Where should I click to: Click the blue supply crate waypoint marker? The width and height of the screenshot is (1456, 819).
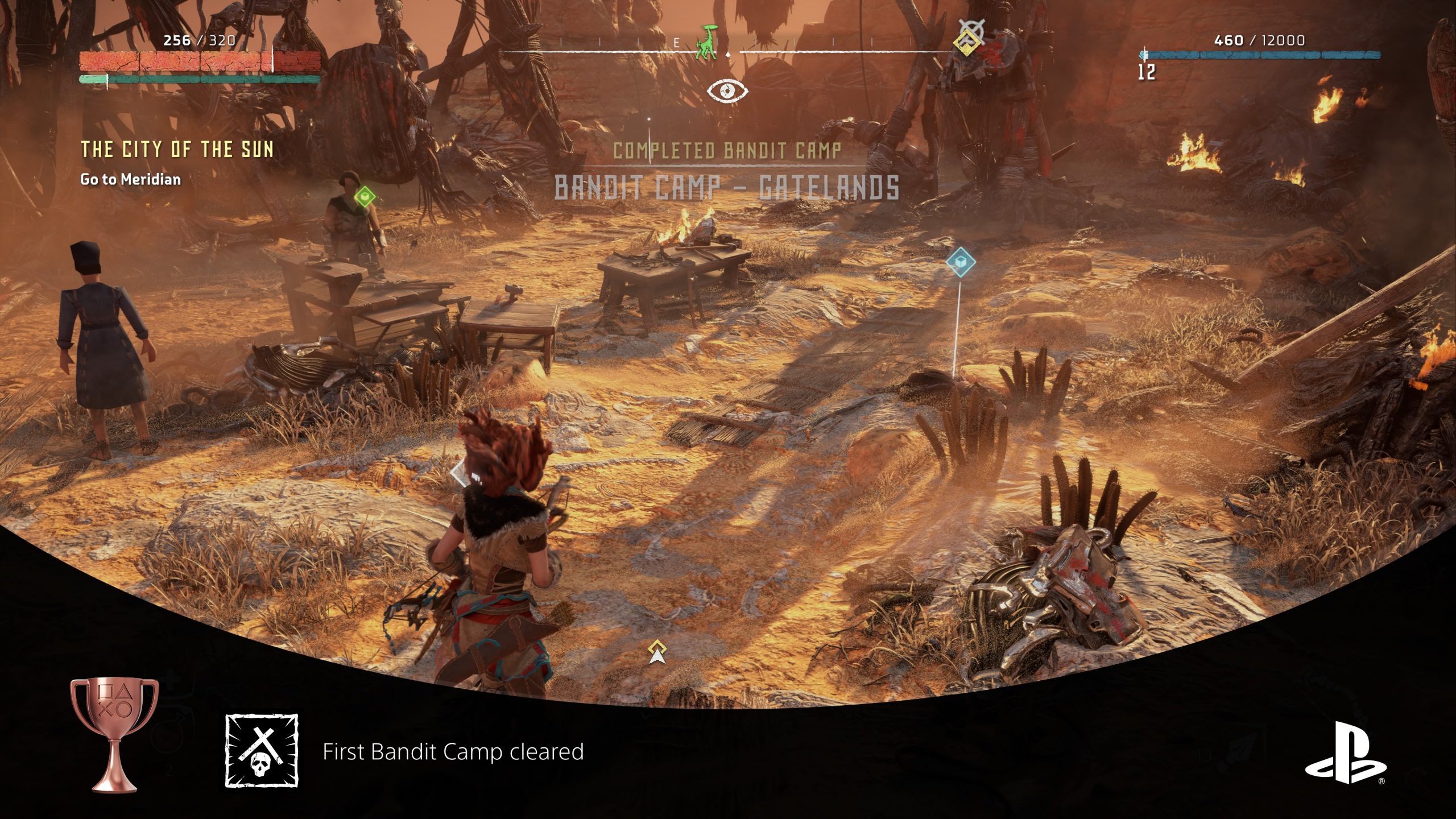pyautogui.click(x=961, y=262)
